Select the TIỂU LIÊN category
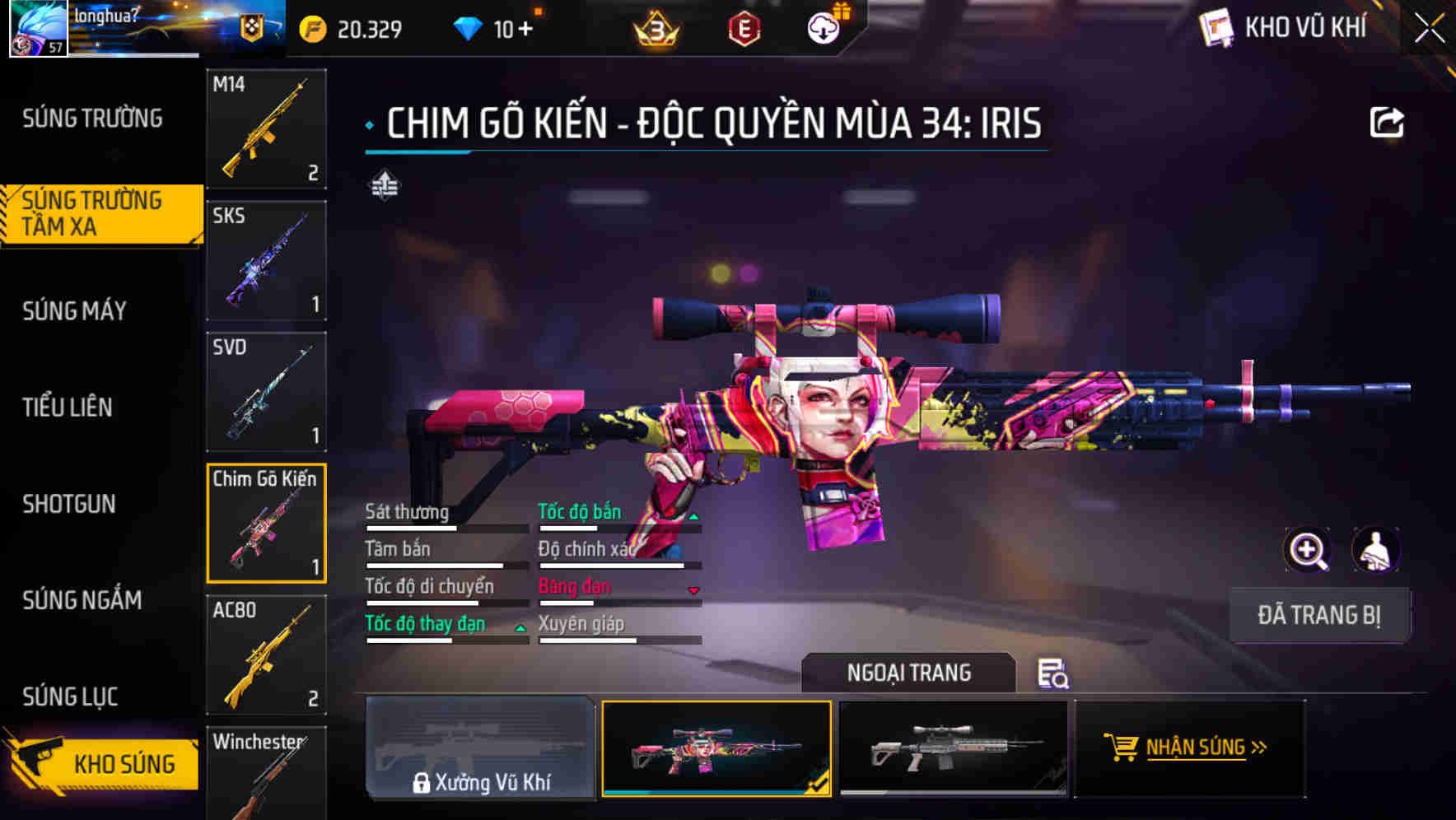 68,408
